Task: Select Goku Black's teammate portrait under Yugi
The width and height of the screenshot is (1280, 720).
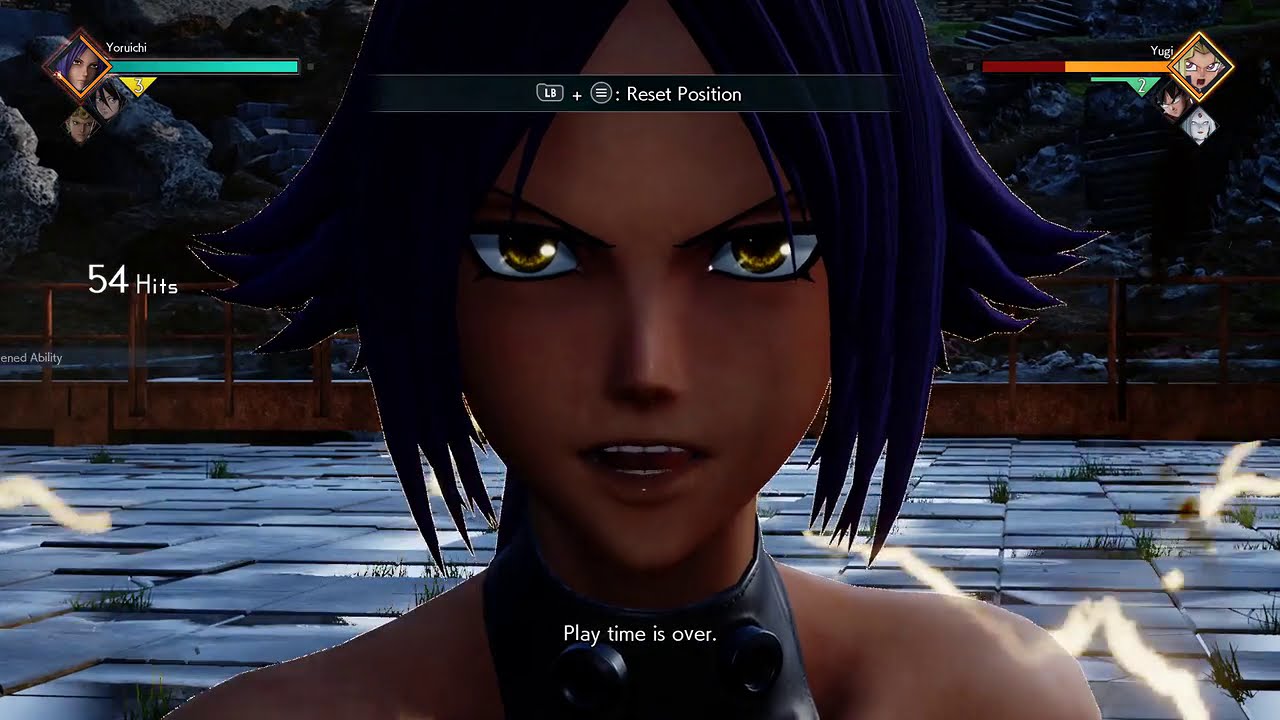Action: 1173,106
